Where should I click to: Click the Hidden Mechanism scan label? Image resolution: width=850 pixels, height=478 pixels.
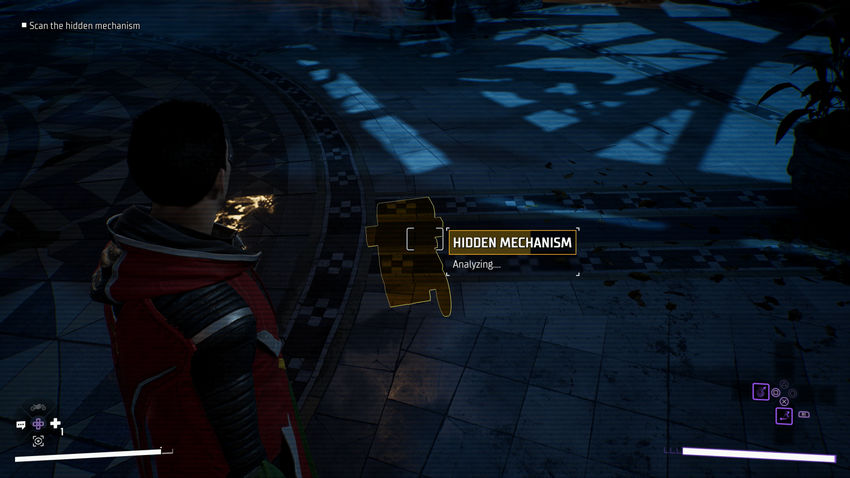pos(512,242)
